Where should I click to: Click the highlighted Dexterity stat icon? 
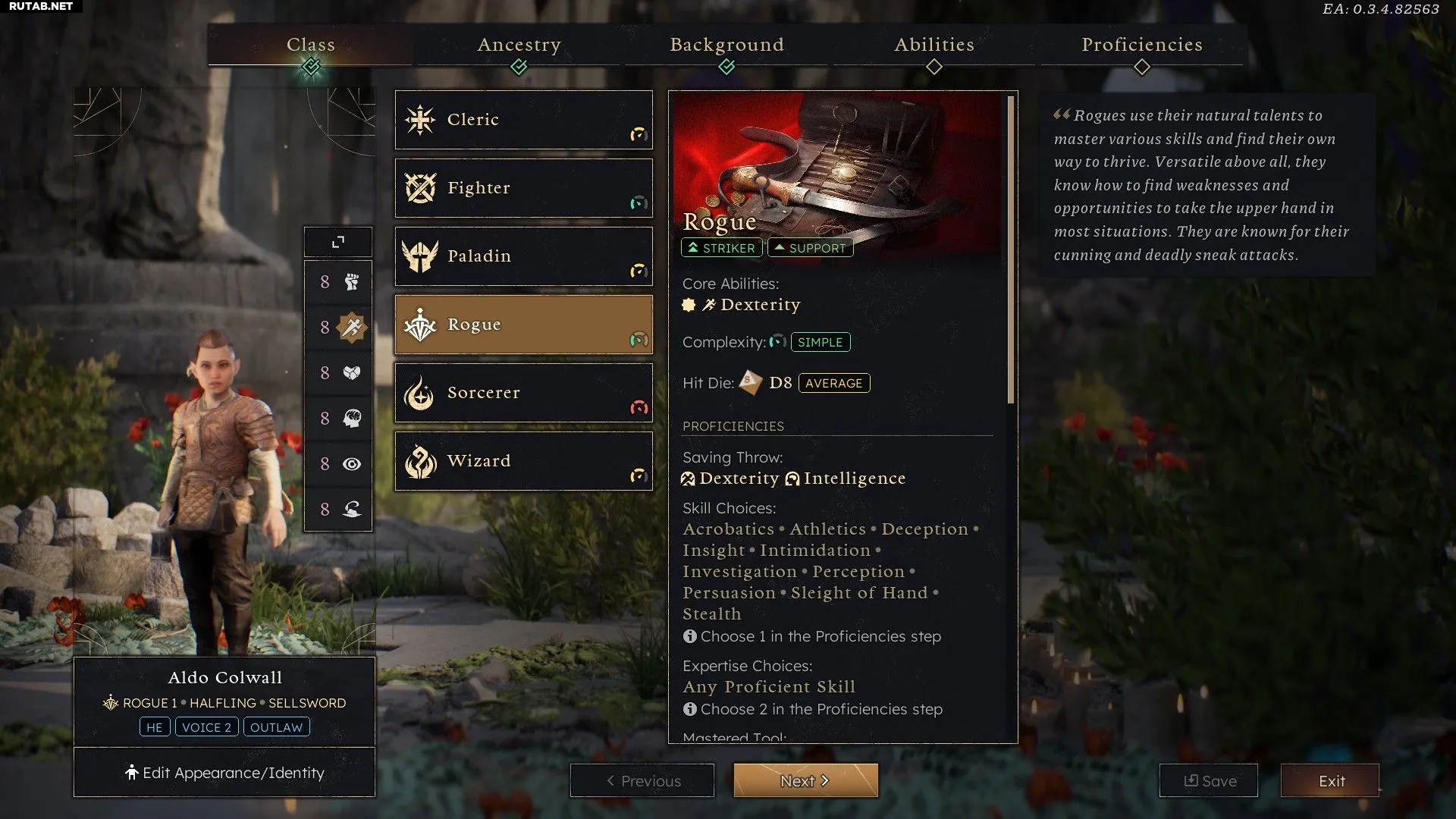point(351,328)
